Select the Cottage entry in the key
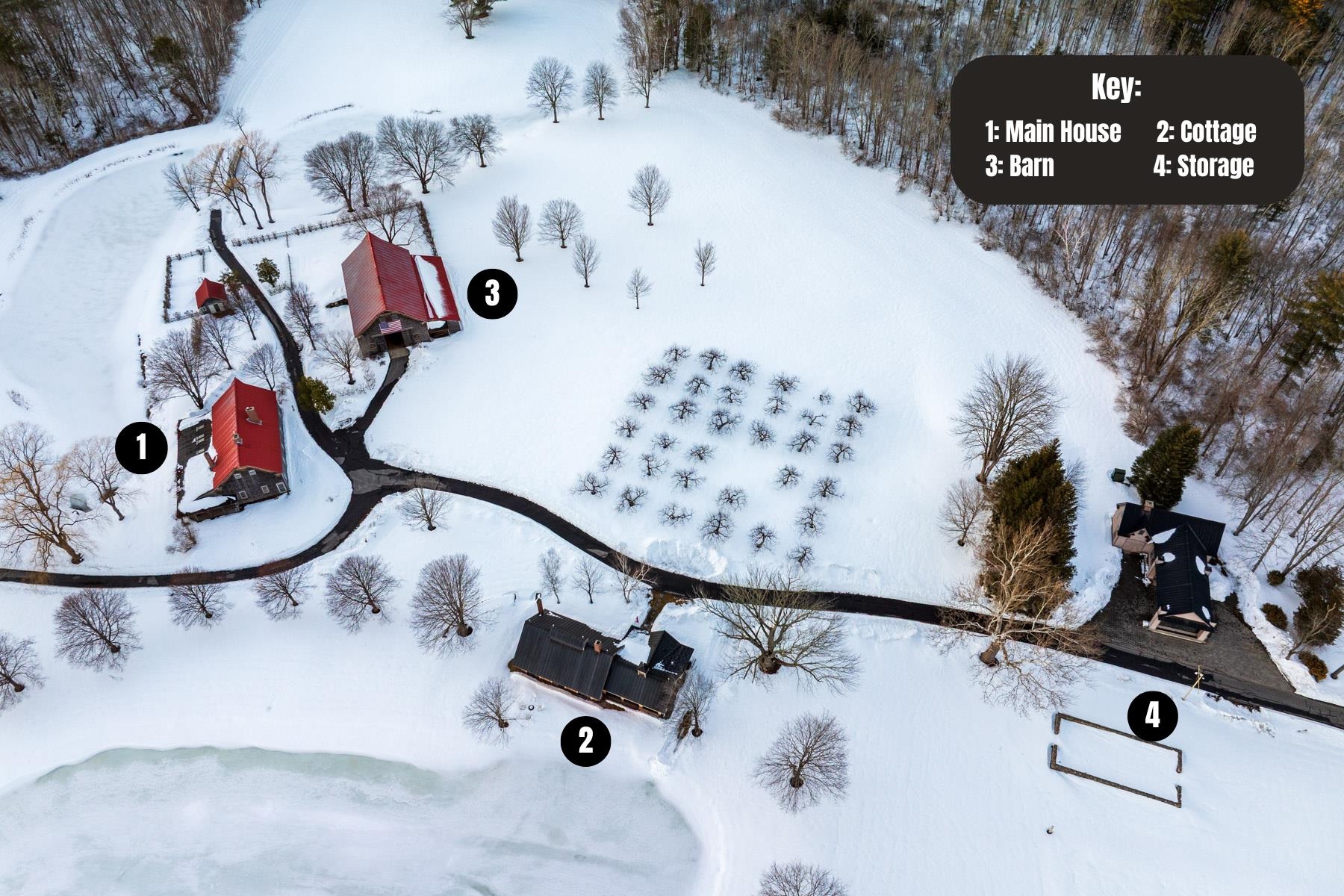Image resolution: width=1344 pixels, height=896 pixels. (1206, 131)
